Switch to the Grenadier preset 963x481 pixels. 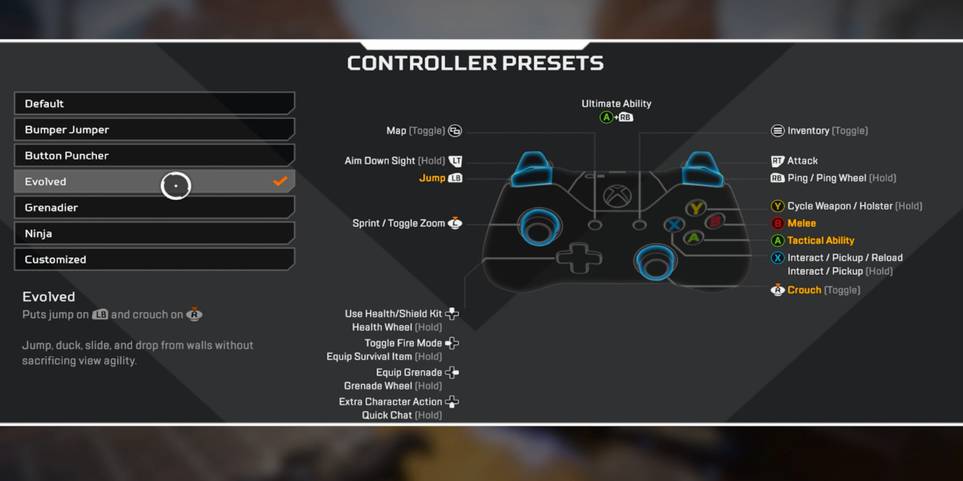153,208
